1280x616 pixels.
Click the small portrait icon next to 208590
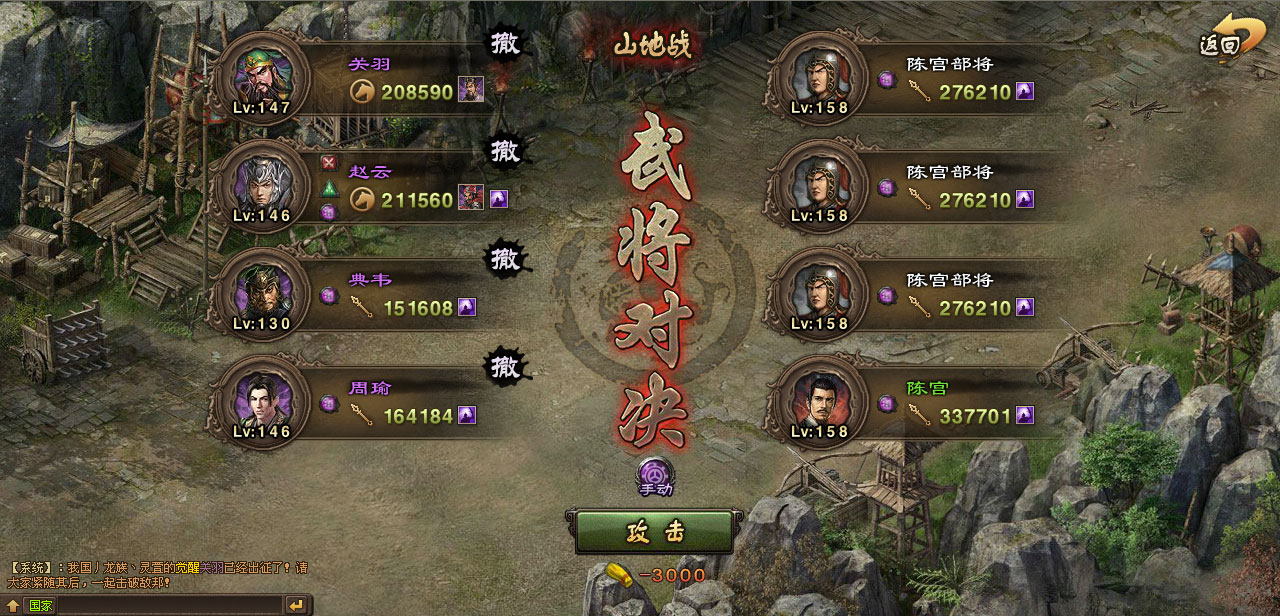(x=470, y=91)
